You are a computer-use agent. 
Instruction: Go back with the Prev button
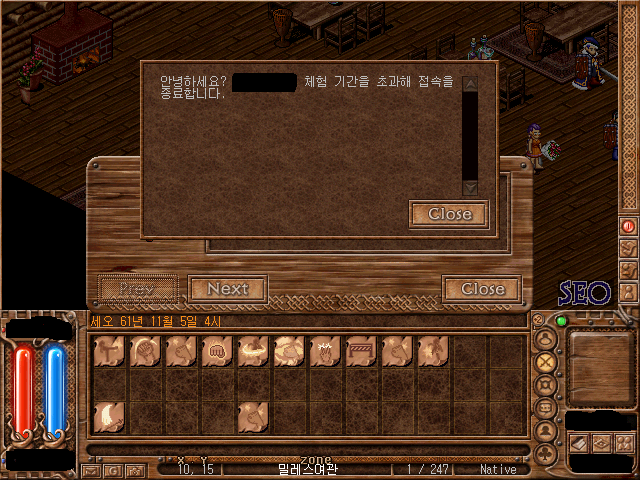(x=137, y=289)
